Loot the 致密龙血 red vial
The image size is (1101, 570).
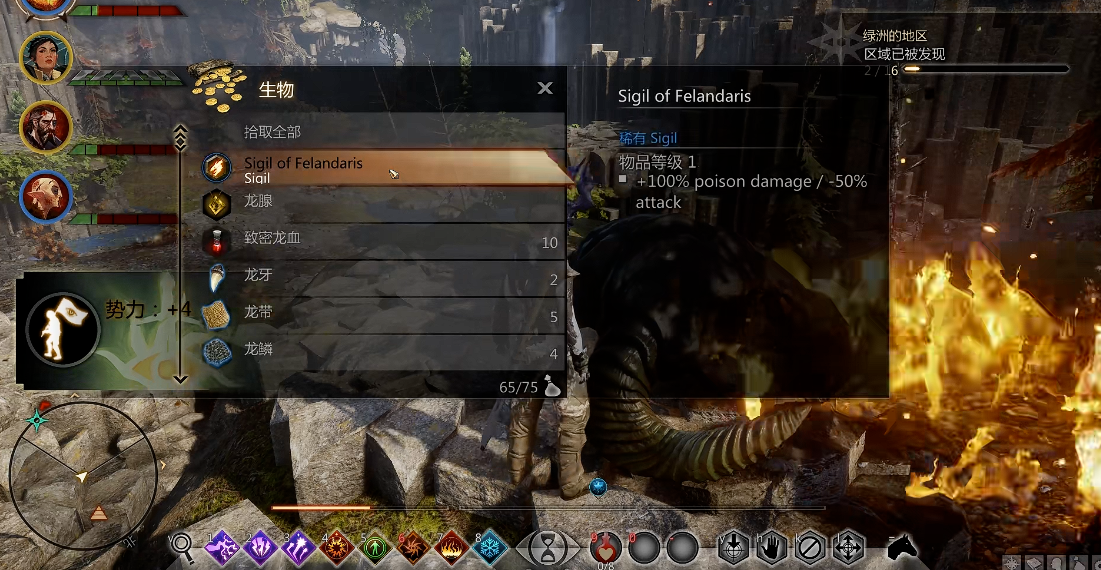(x=380, y=241)
